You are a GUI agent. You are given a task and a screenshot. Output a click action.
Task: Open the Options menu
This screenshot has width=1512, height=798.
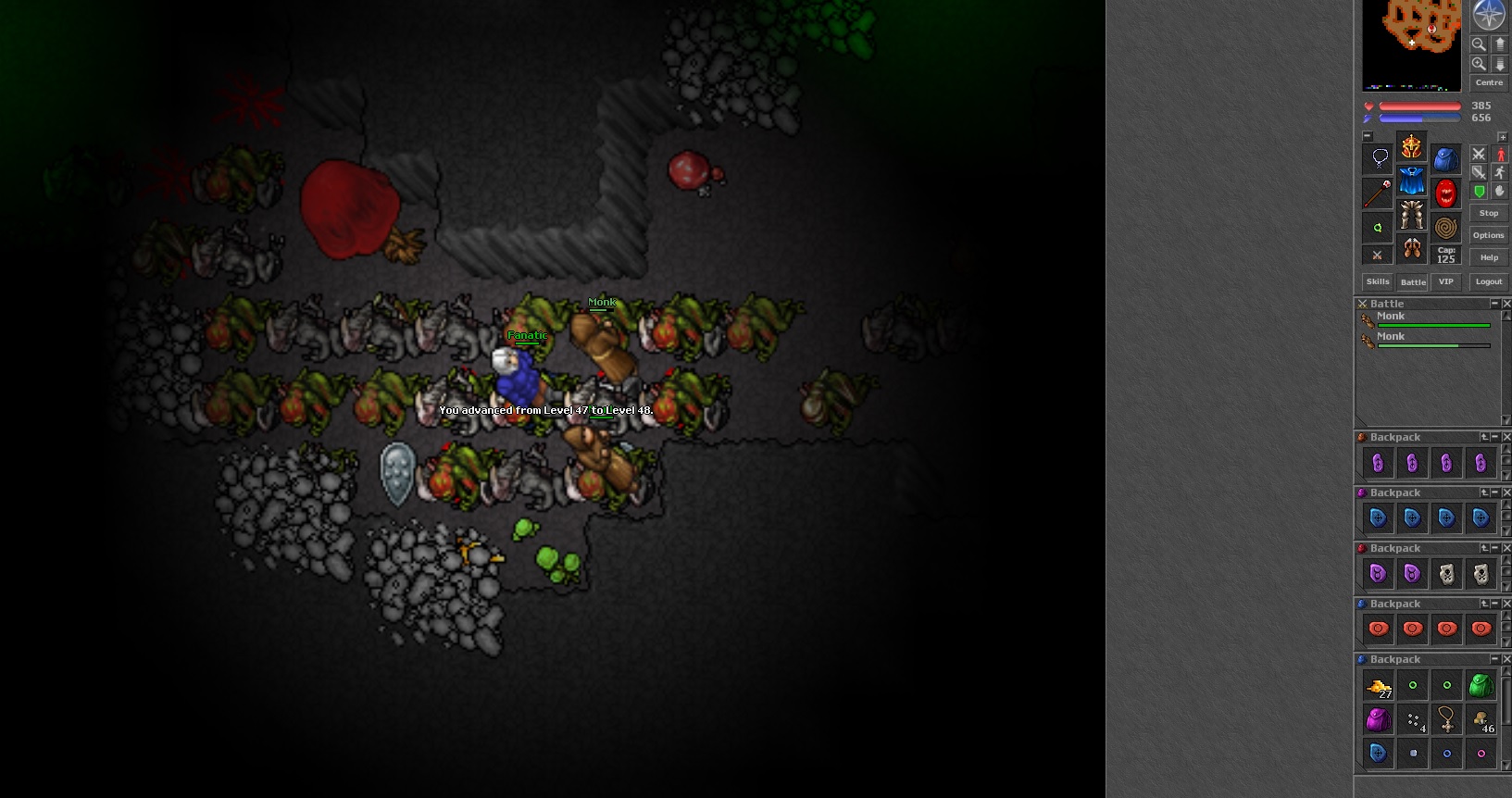[x=1489, y=235]
